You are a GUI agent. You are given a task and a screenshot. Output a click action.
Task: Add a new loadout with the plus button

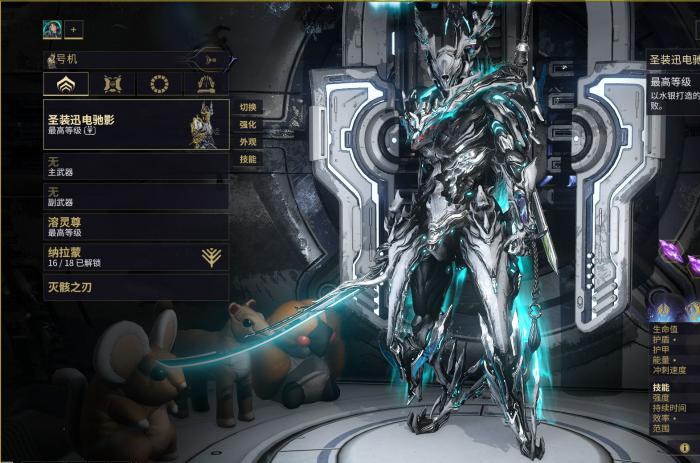(75, 30)
